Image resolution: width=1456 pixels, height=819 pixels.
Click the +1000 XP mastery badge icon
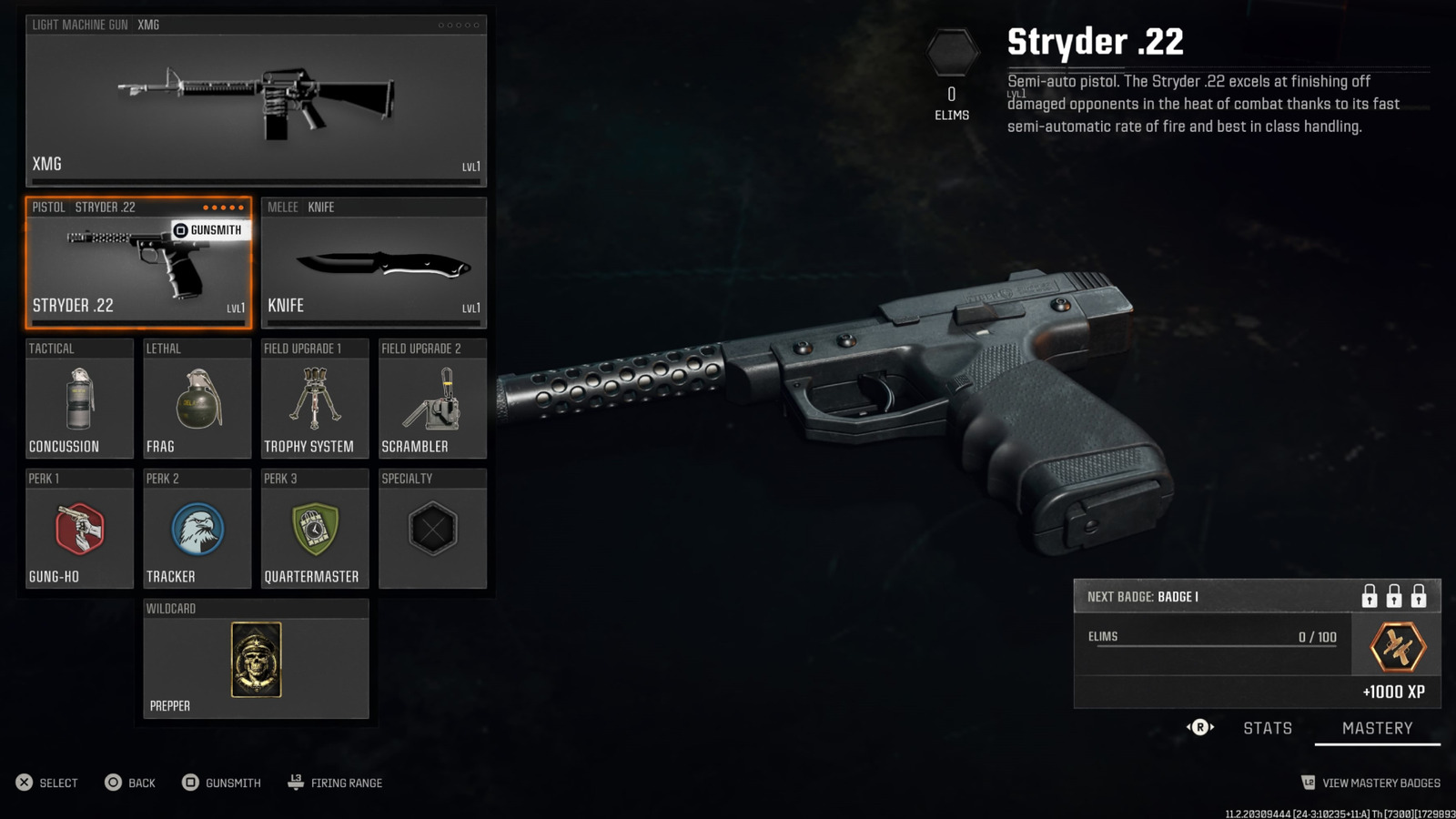coord(1395,646)
